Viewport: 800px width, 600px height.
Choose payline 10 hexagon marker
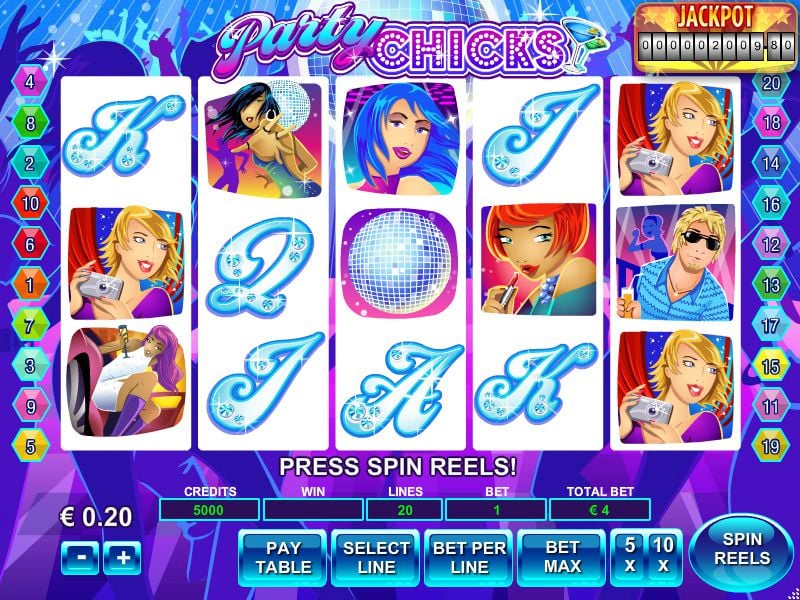tap(30, 204)
